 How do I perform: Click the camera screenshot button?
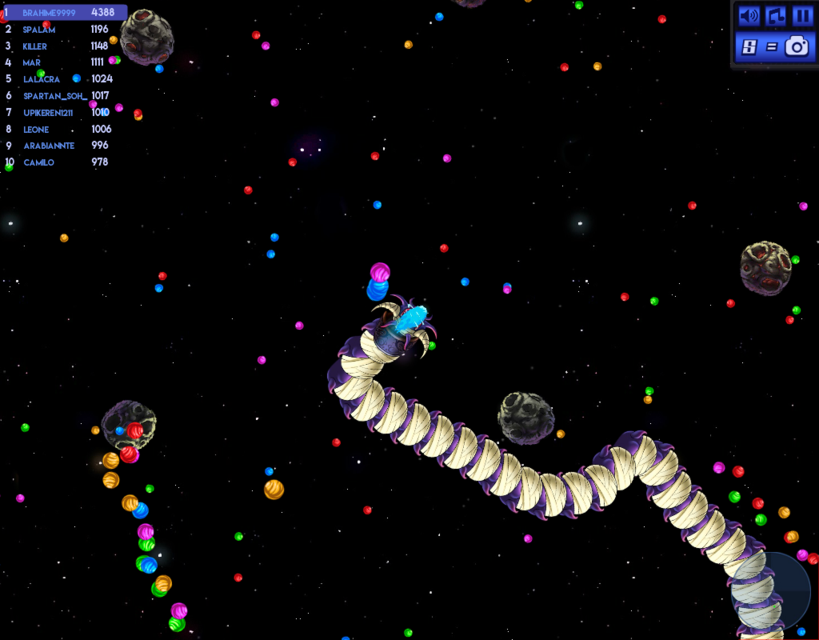pyautogui.click(x=797, y=46)
